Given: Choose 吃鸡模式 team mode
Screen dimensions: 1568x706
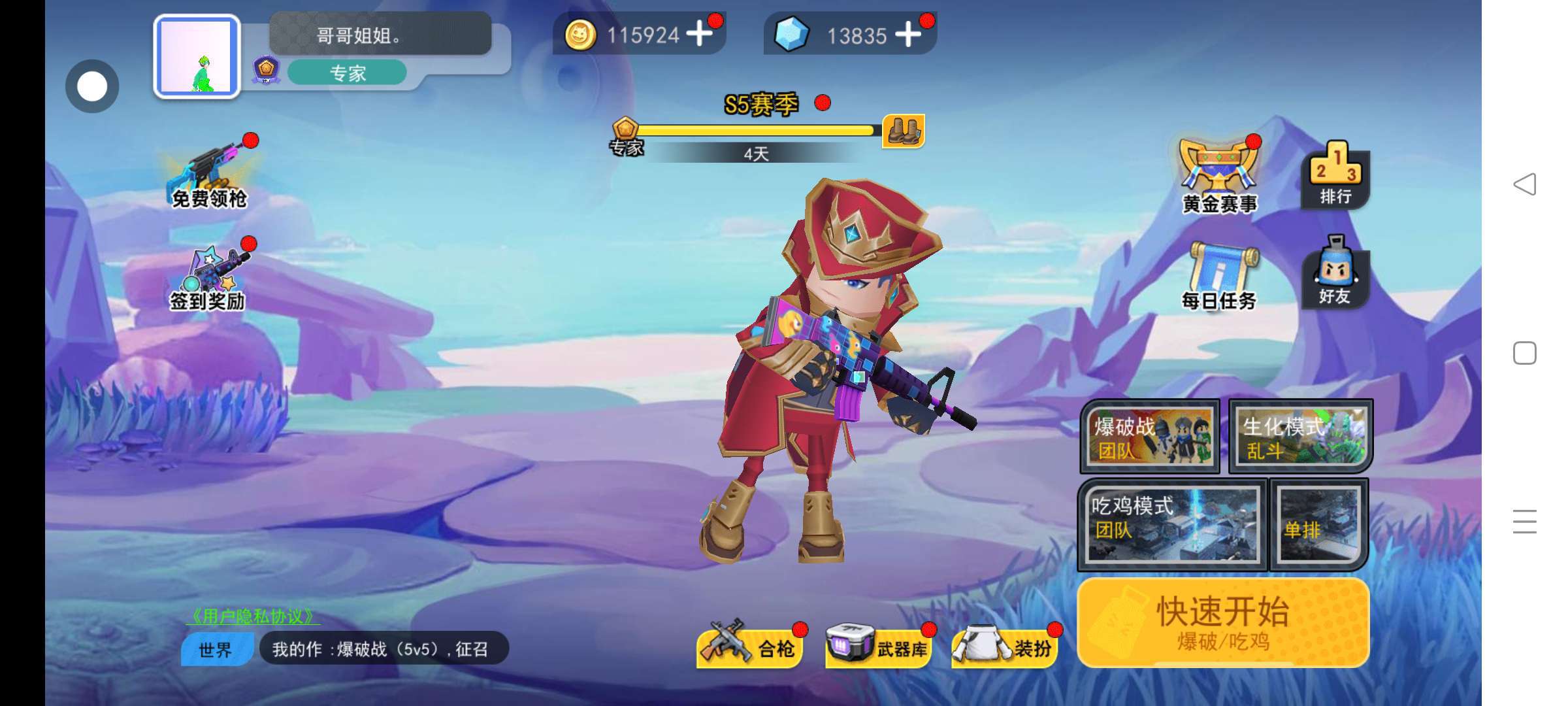Looking at the screenshot, I should pos(1172,524).
